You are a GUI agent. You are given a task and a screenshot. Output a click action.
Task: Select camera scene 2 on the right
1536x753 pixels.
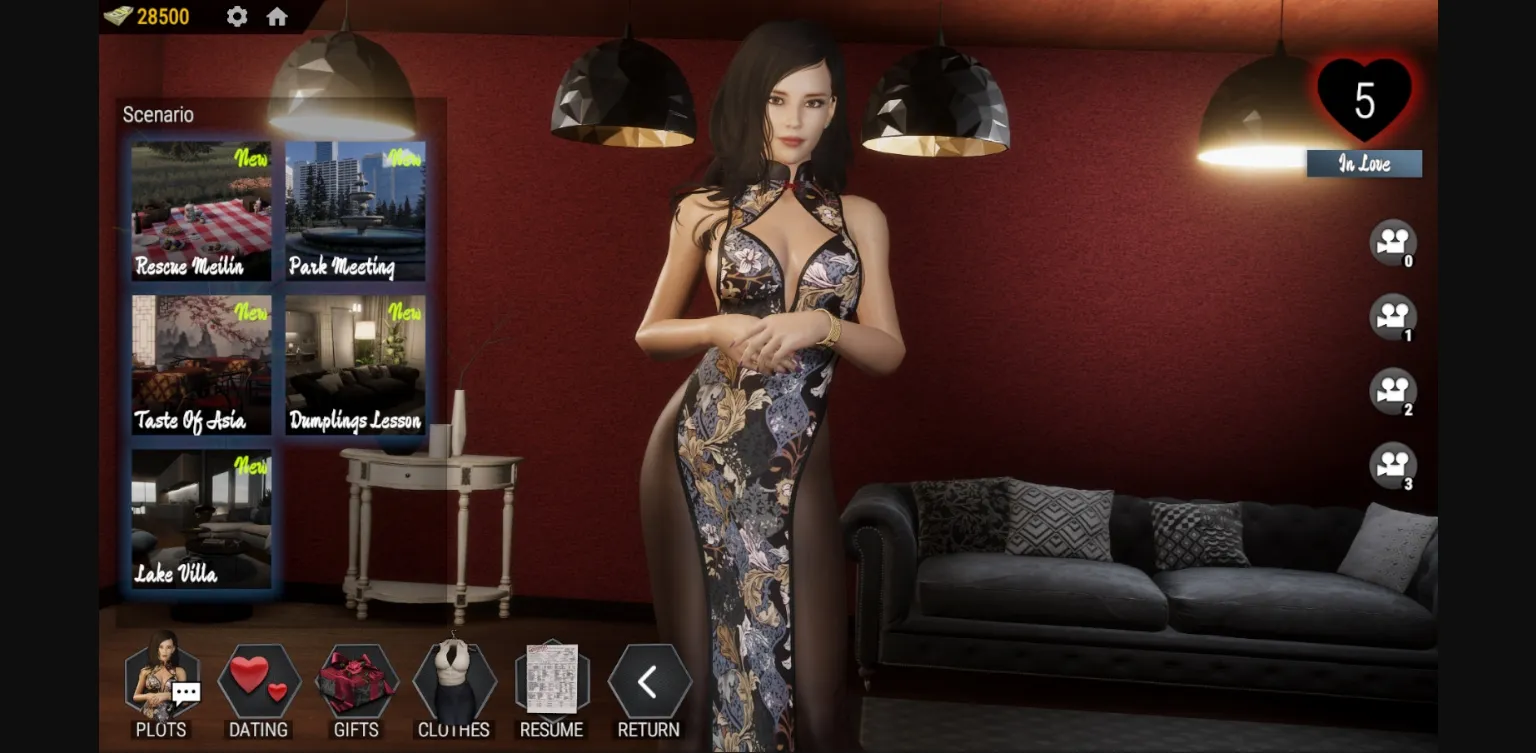[1393, 392]
